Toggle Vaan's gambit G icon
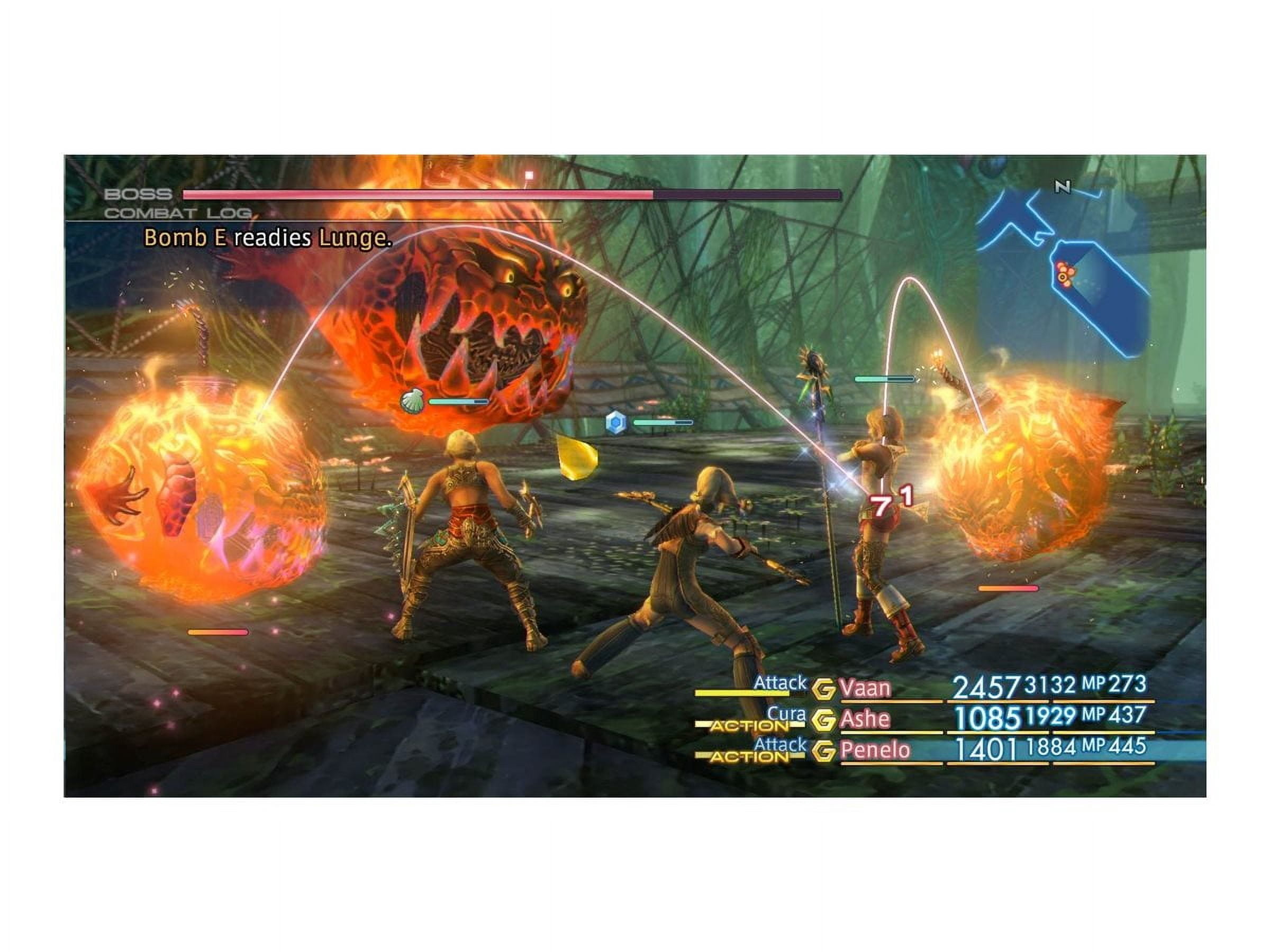Viewport: 1270px width, 952px height. (823, 689)
